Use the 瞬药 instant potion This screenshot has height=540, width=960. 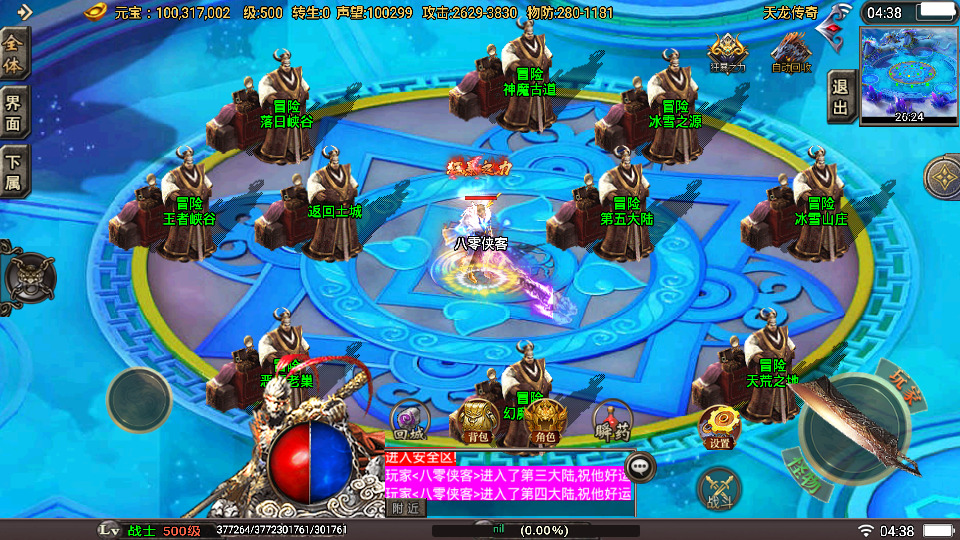pyautogui.click(x=612, y=421)
